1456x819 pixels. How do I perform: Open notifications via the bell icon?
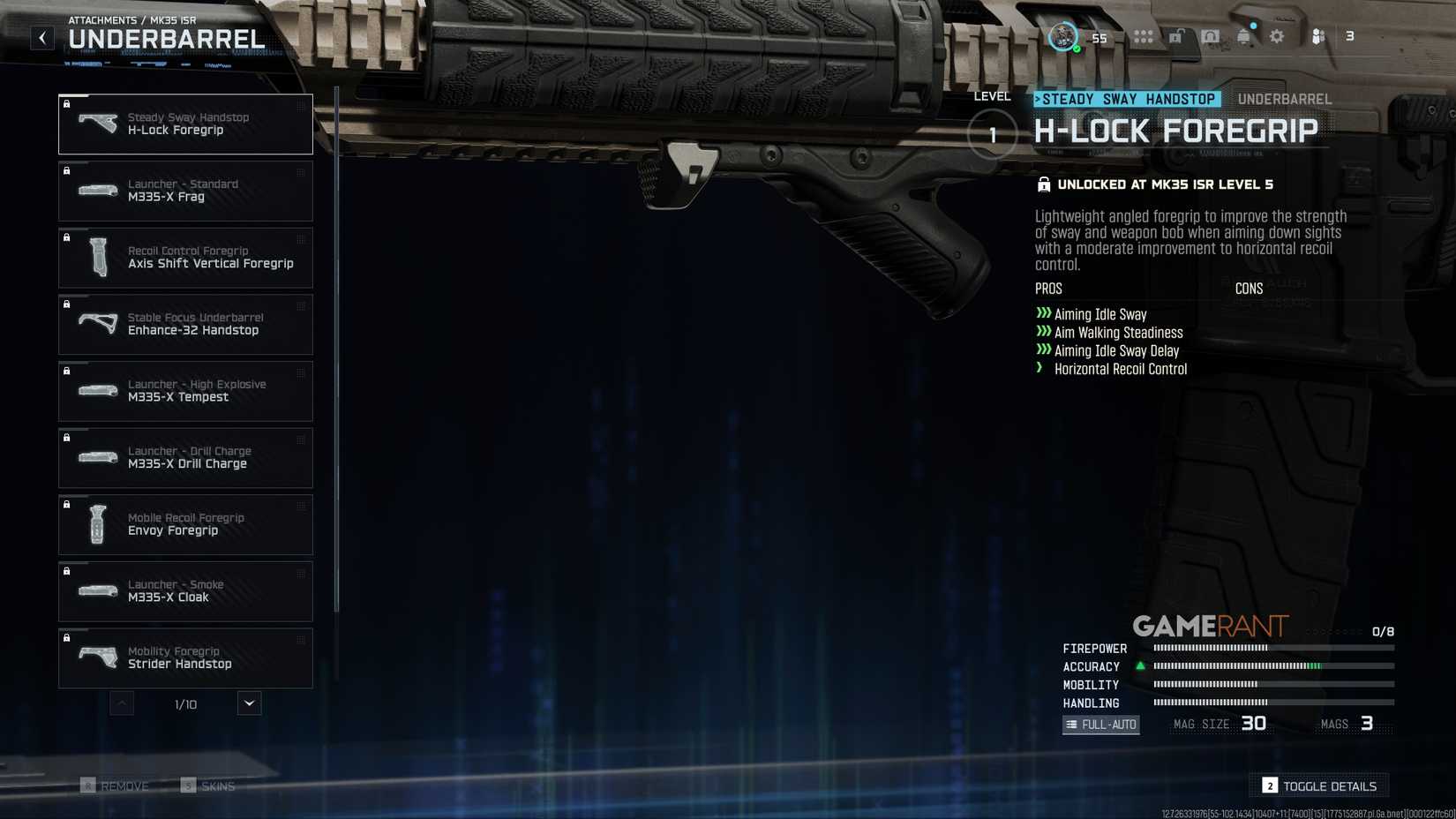click(1243, 36)
